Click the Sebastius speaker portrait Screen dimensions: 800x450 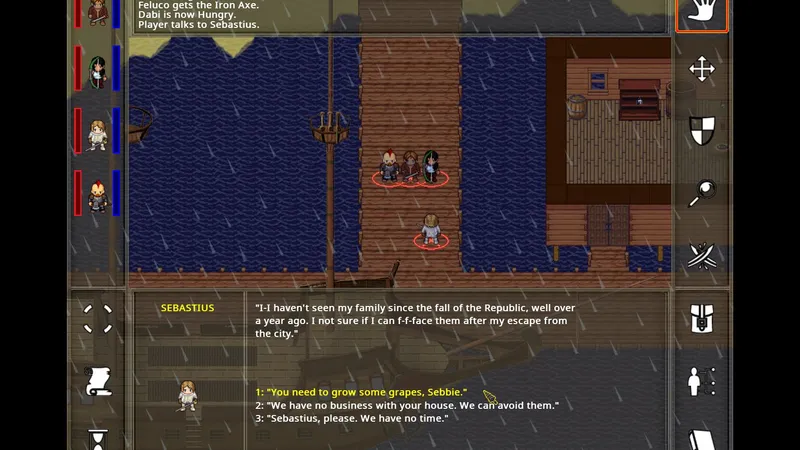tap(187, 395)
